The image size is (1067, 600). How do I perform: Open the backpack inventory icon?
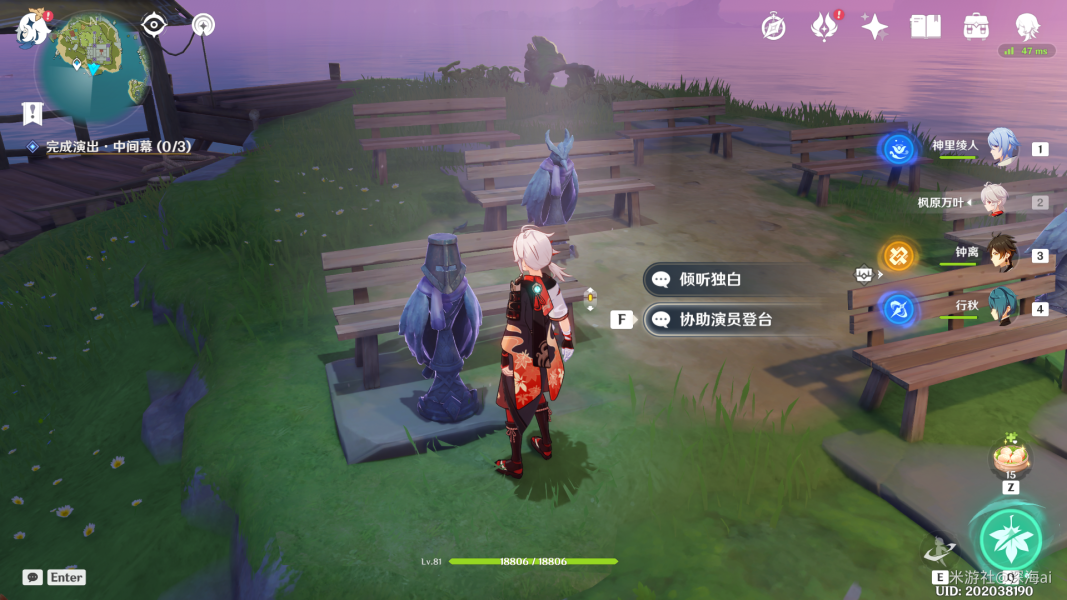(x=976, y=27)
